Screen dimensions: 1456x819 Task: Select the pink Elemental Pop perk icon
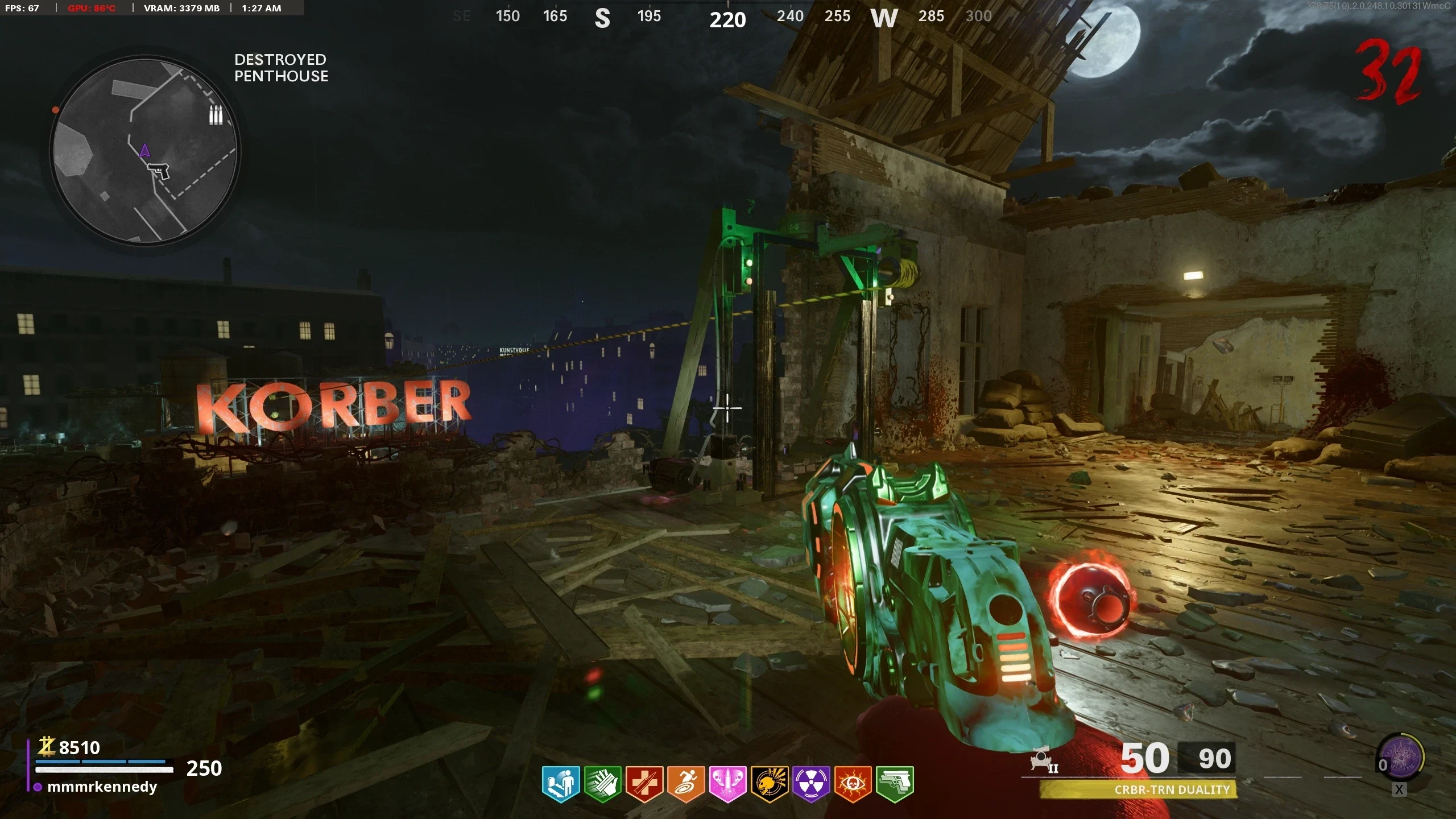pos(727,784)
